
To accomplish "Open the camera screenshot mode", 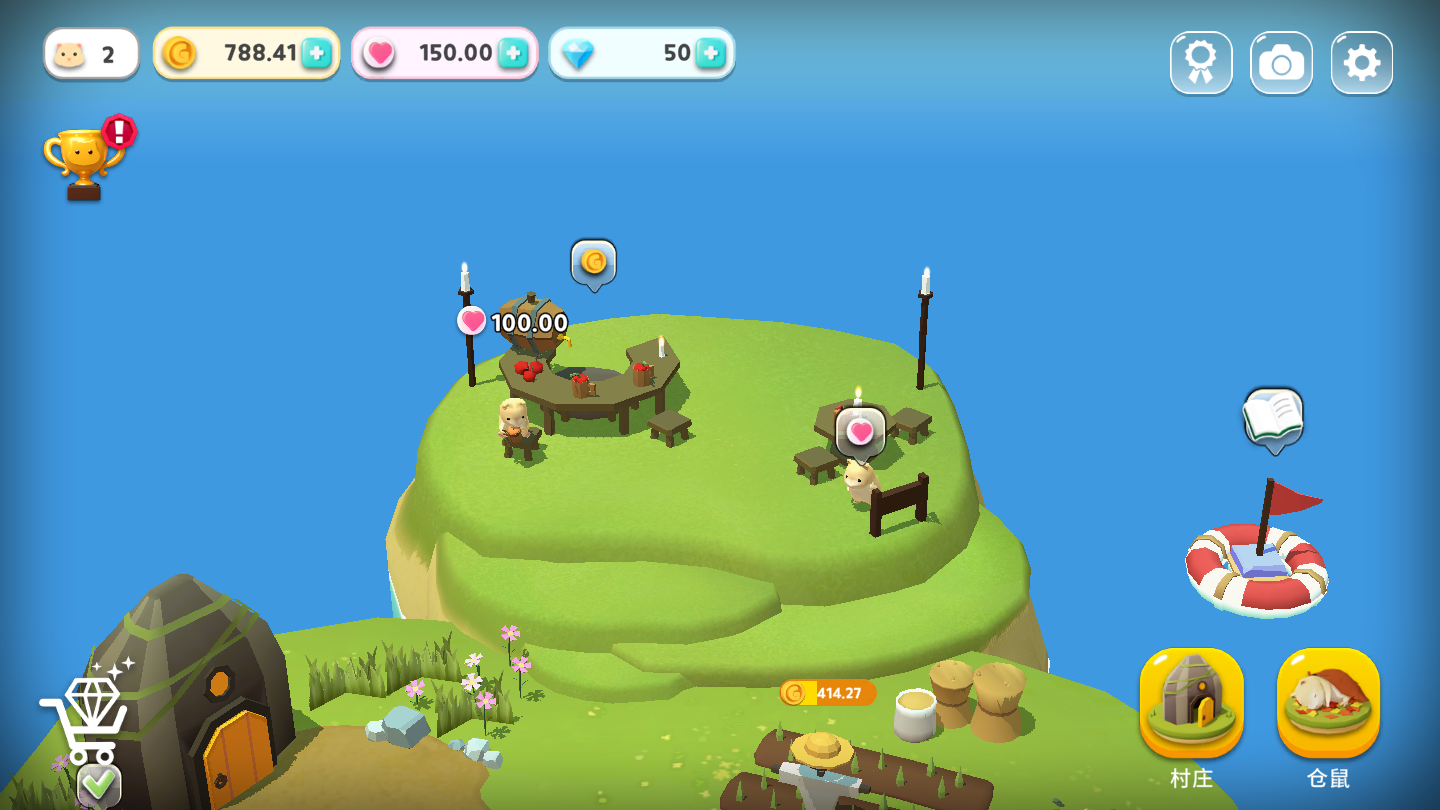I will tap(1281, 63).
